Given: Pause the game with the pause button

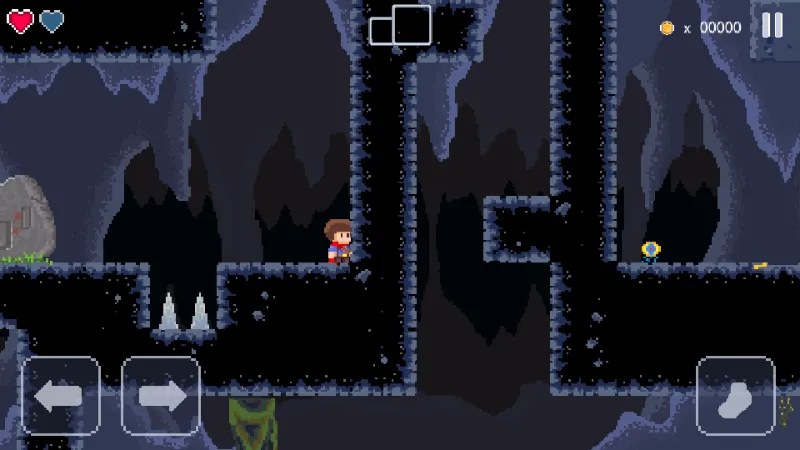Looking at the screenshot, I should 772,26.
